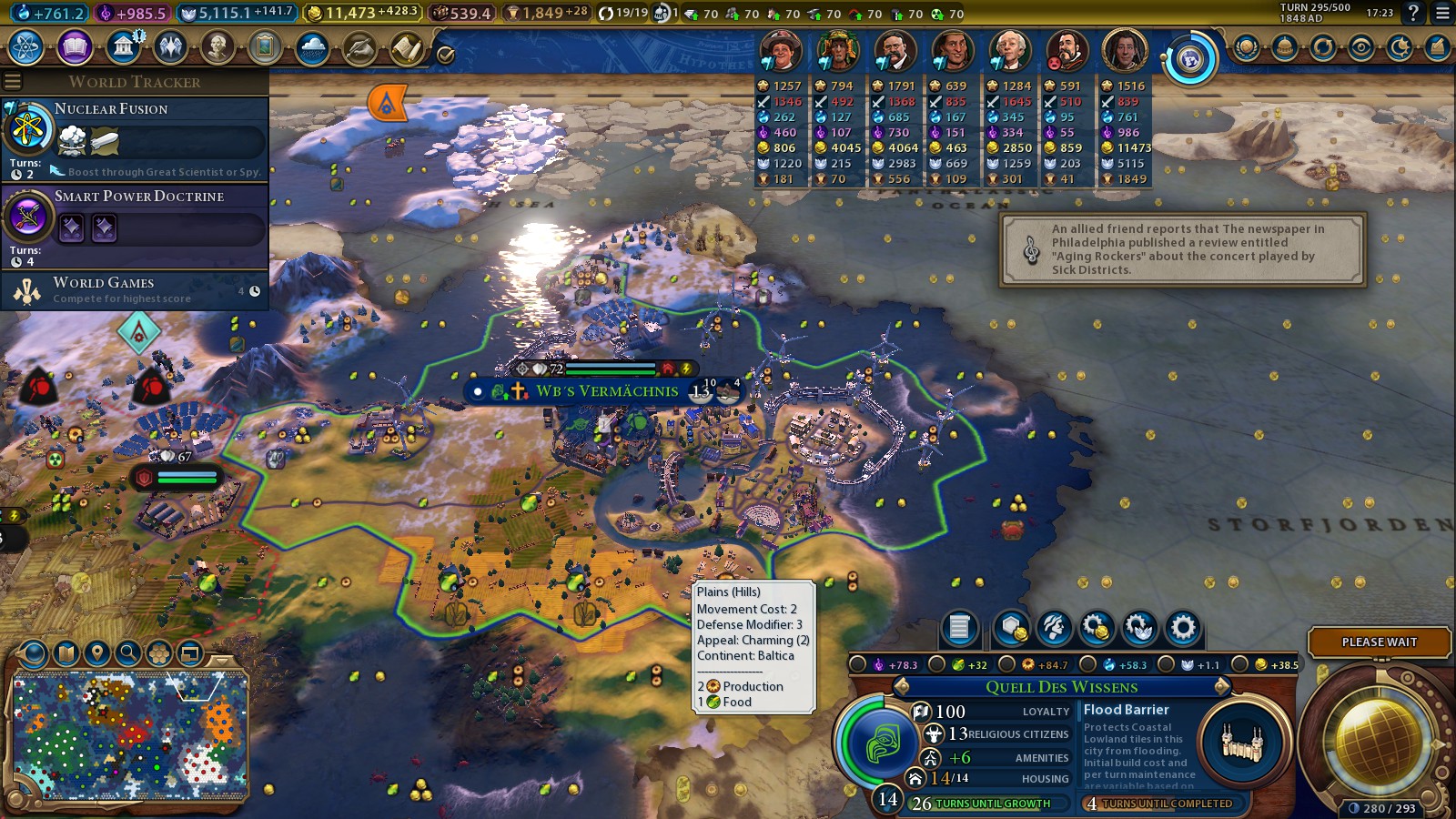
Task: Click the minimap world overview
Action: point(130,734)
